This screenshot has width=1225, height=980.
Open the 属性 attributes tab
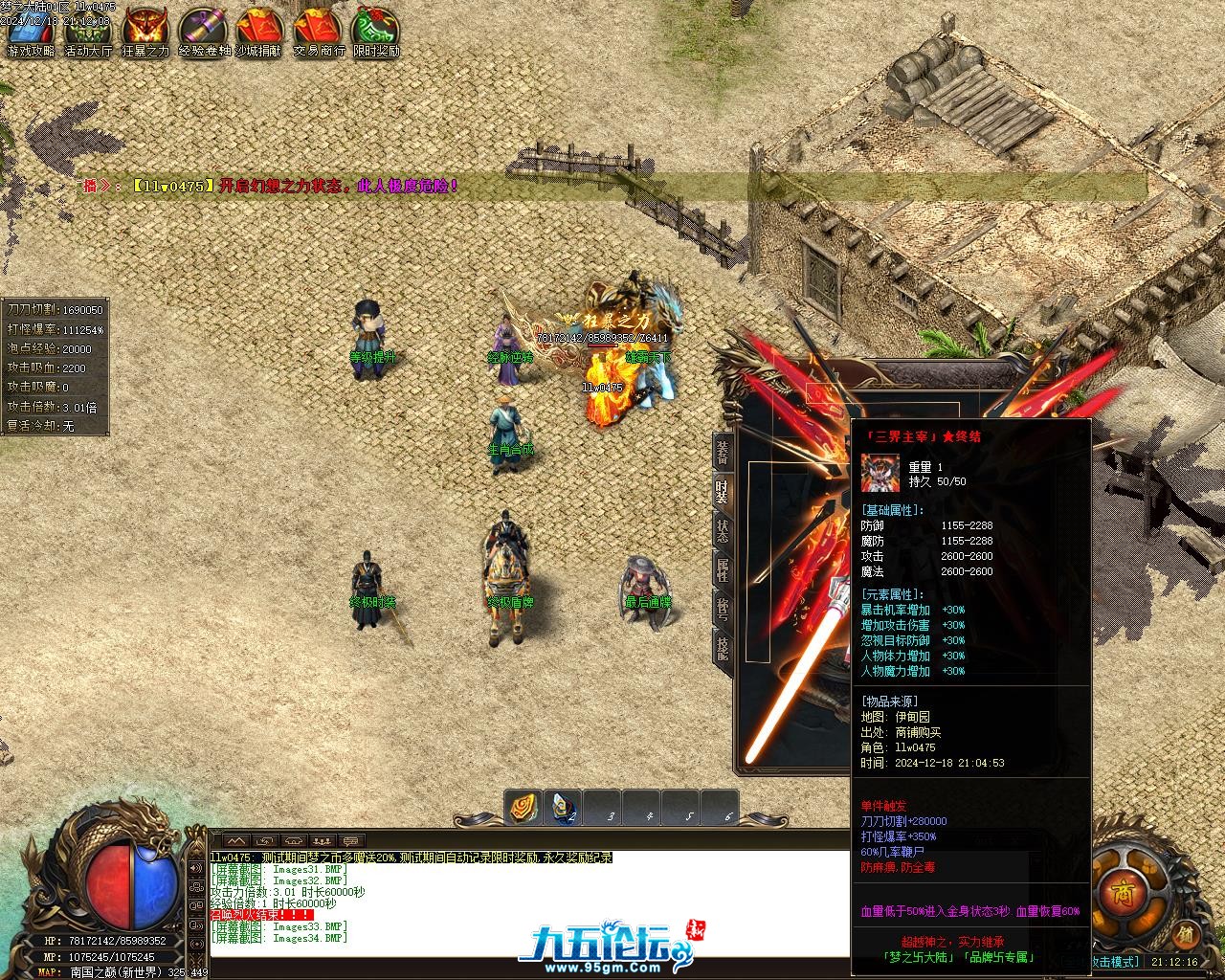point(723,569)
